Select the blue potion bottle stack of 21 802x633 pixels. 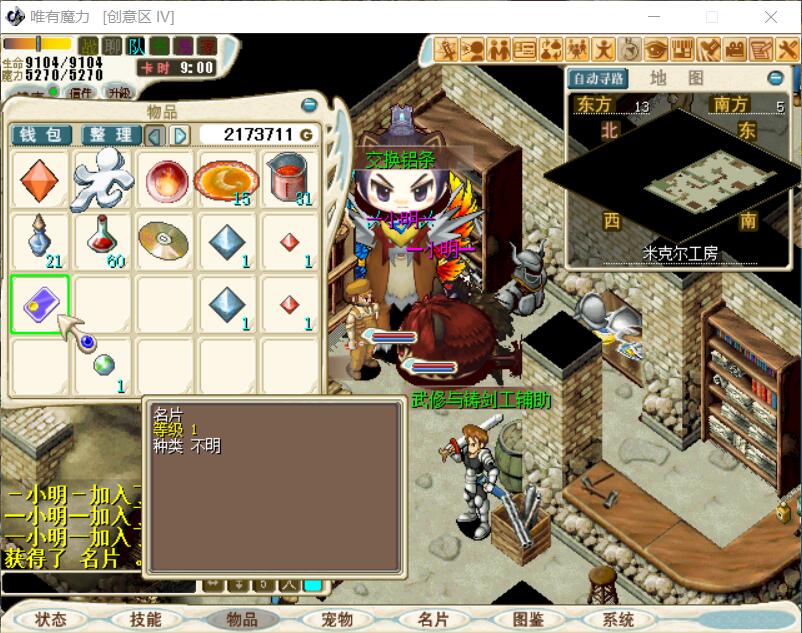40,242
